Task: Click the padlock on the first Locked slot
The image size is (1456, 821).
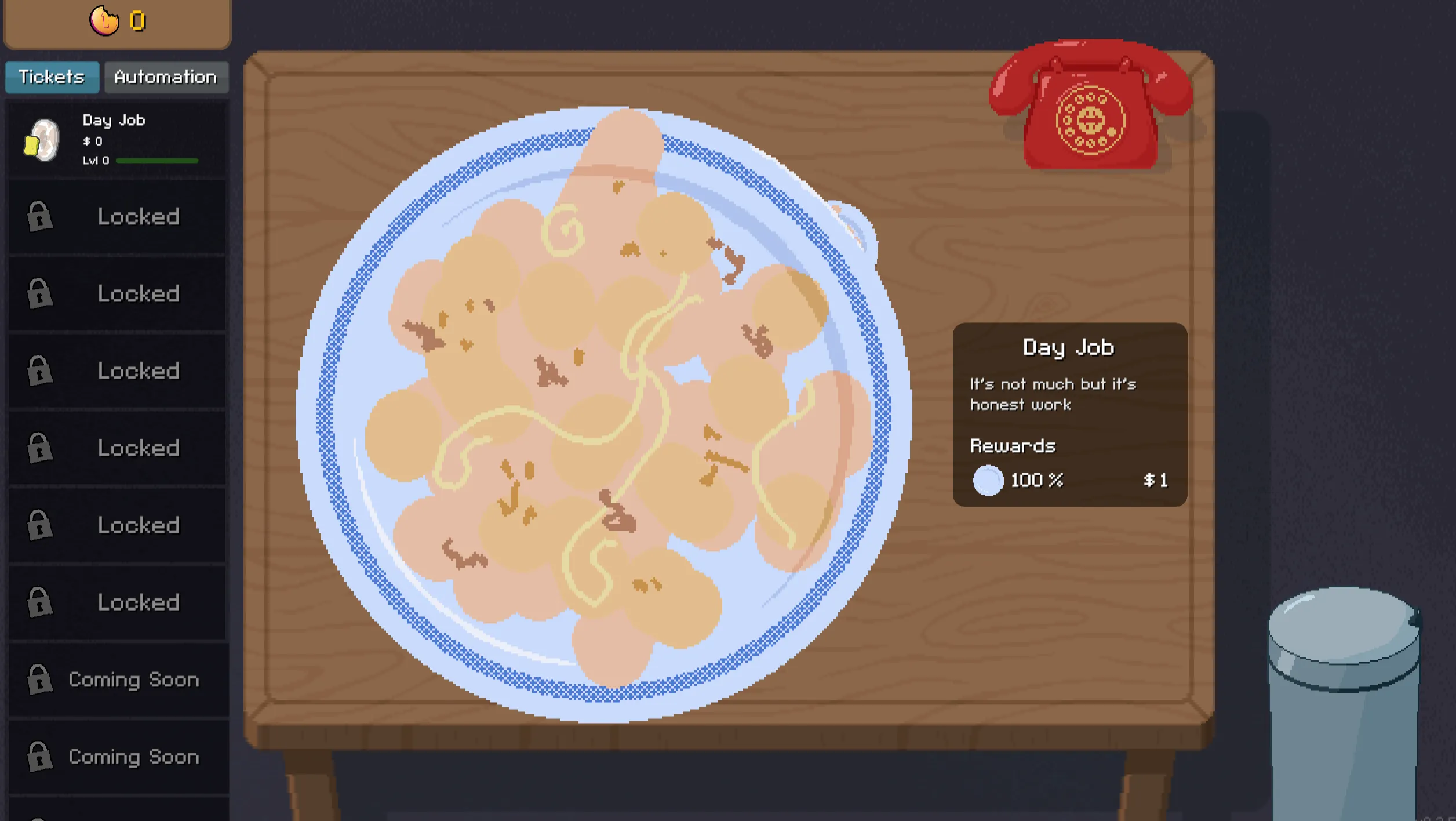Action: 38,216
